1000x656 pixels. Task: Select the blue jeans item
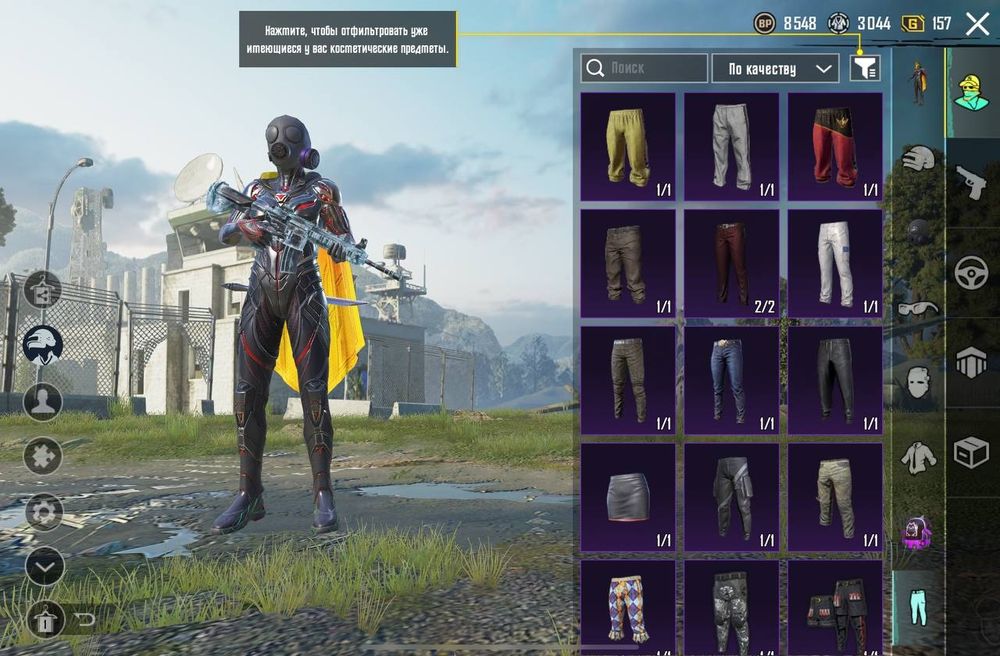[731, 379]
